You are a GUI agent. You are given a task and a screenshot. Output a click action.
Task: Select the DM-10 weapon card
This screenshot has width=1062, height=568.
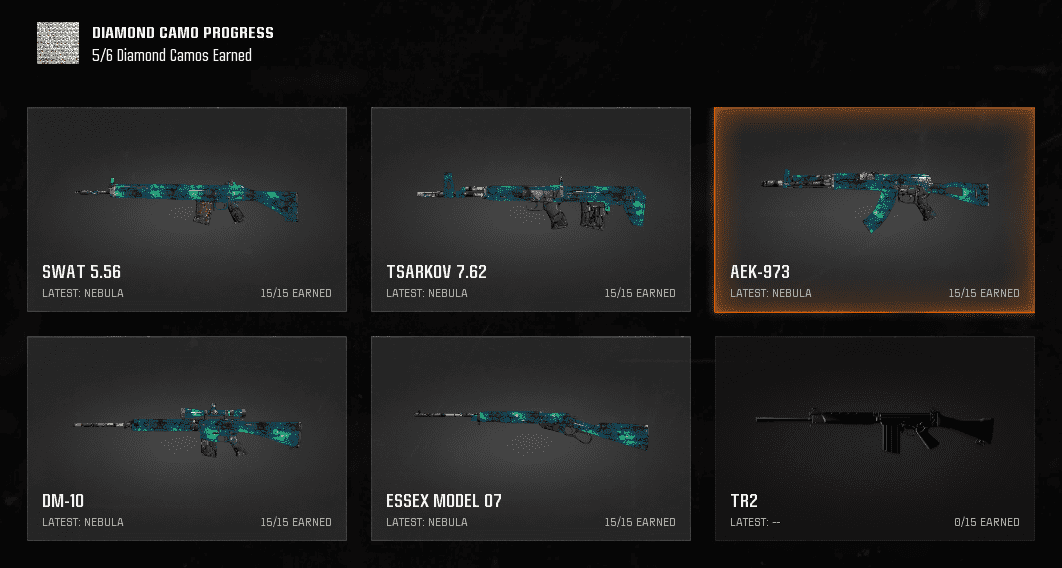coord(187,438)
